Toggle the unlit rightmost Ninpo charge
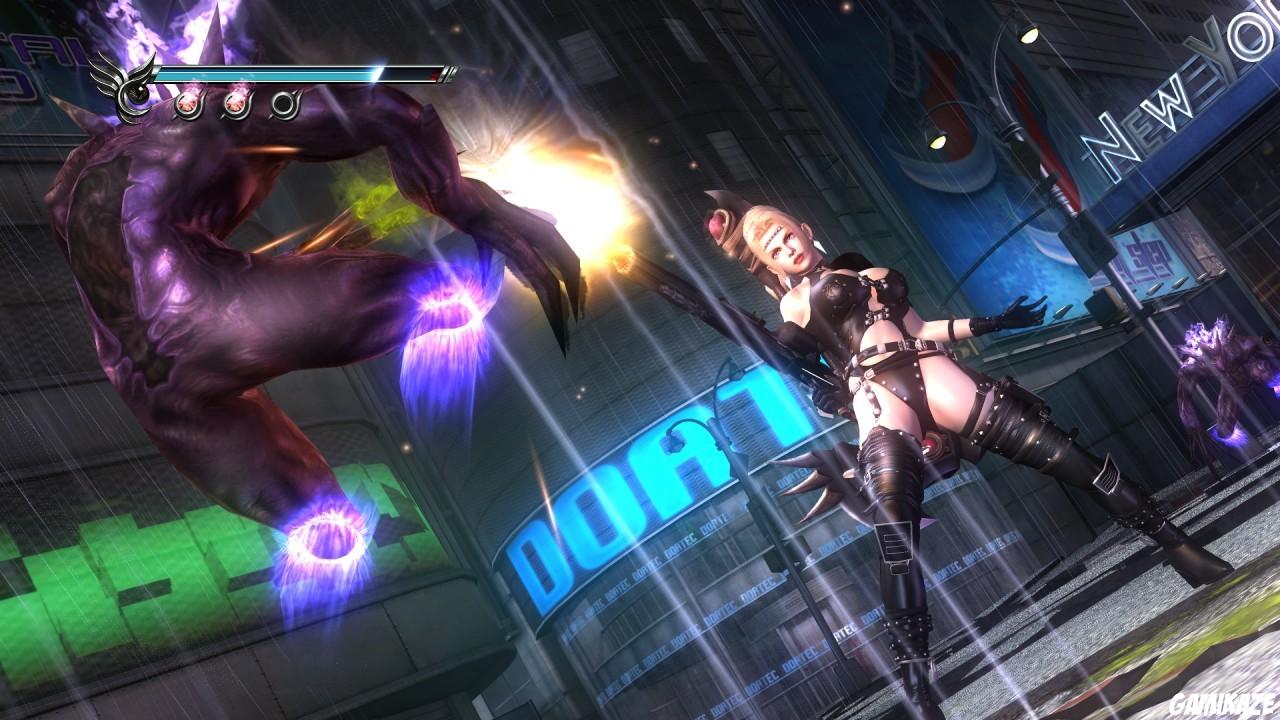This screenshot has width=1280, height=720. pyautogui.click(x=284, y=105)
